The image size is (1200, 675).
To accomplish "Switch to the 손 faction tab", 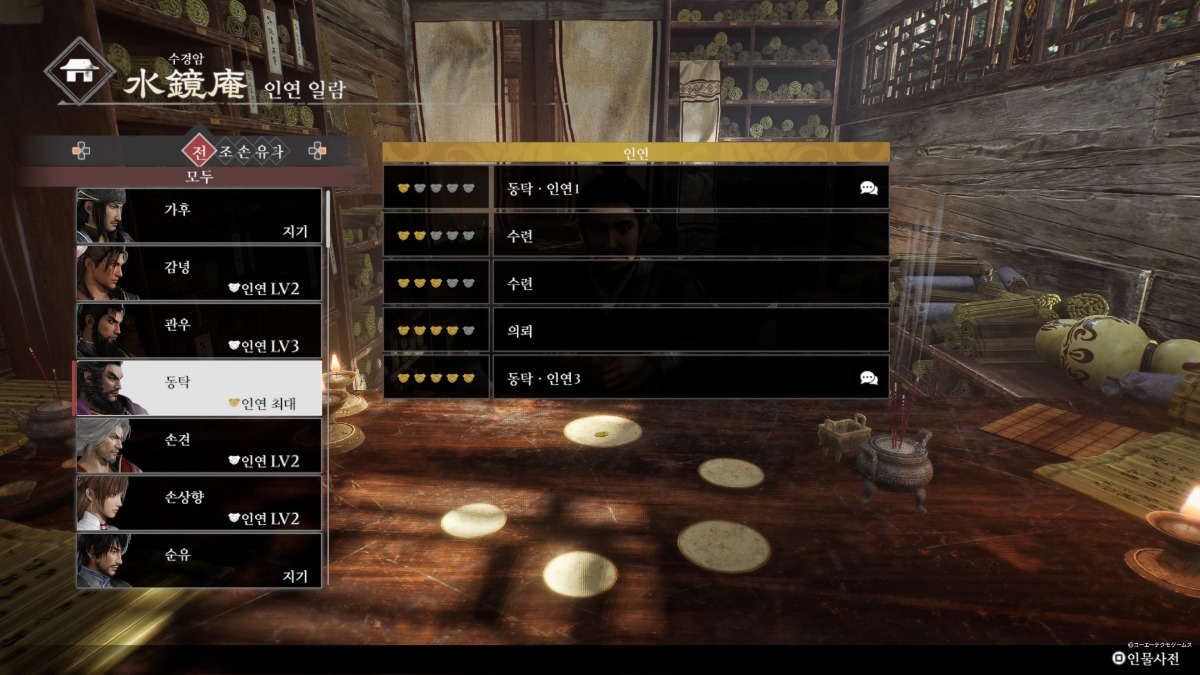I will (x=243, y=152).
